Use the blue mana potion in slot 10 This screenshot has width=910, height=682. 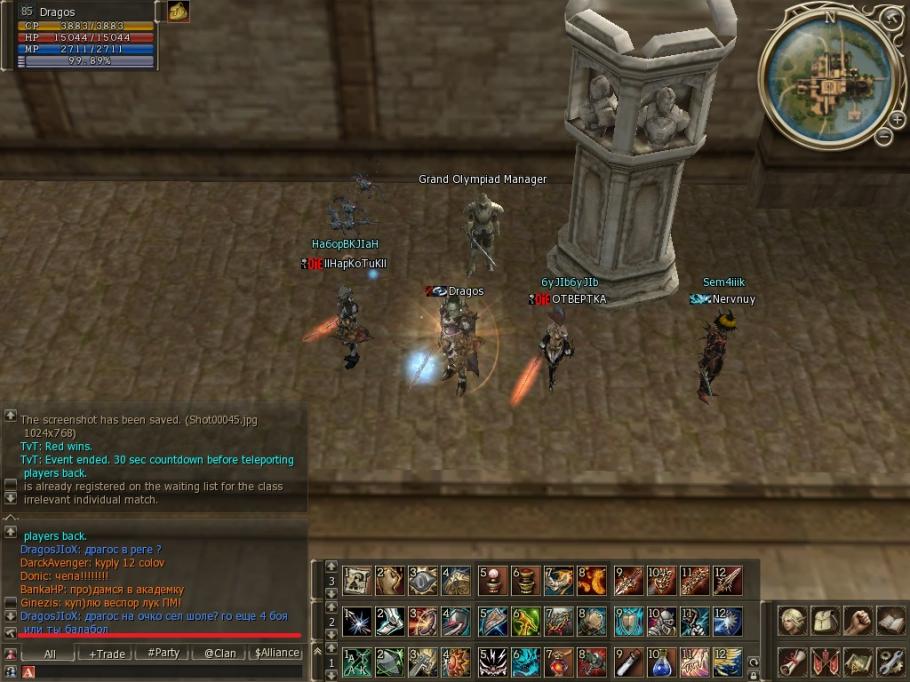(661, 662)
